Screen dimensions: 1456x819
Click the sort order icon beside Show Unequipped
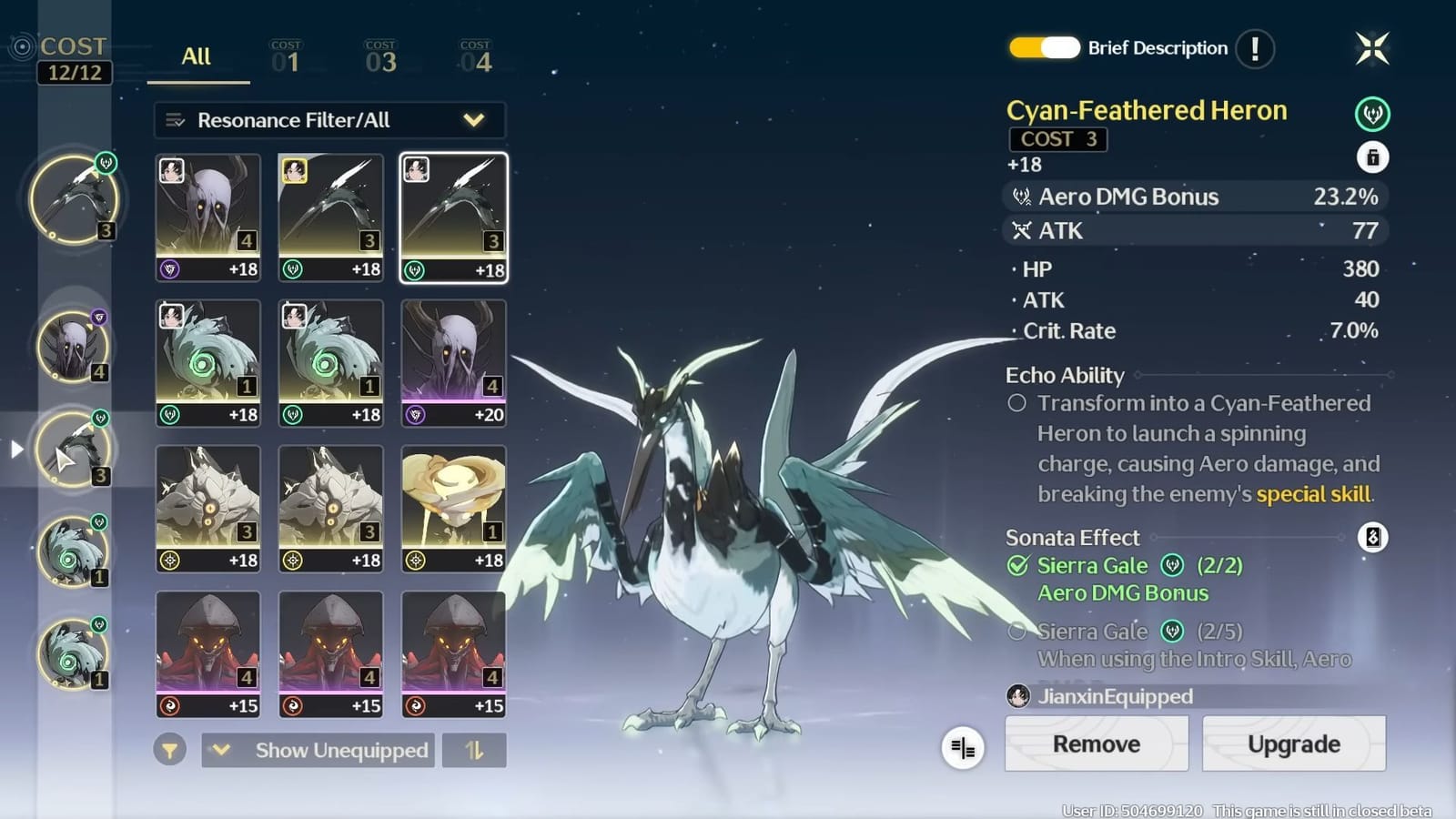point(474,751)
